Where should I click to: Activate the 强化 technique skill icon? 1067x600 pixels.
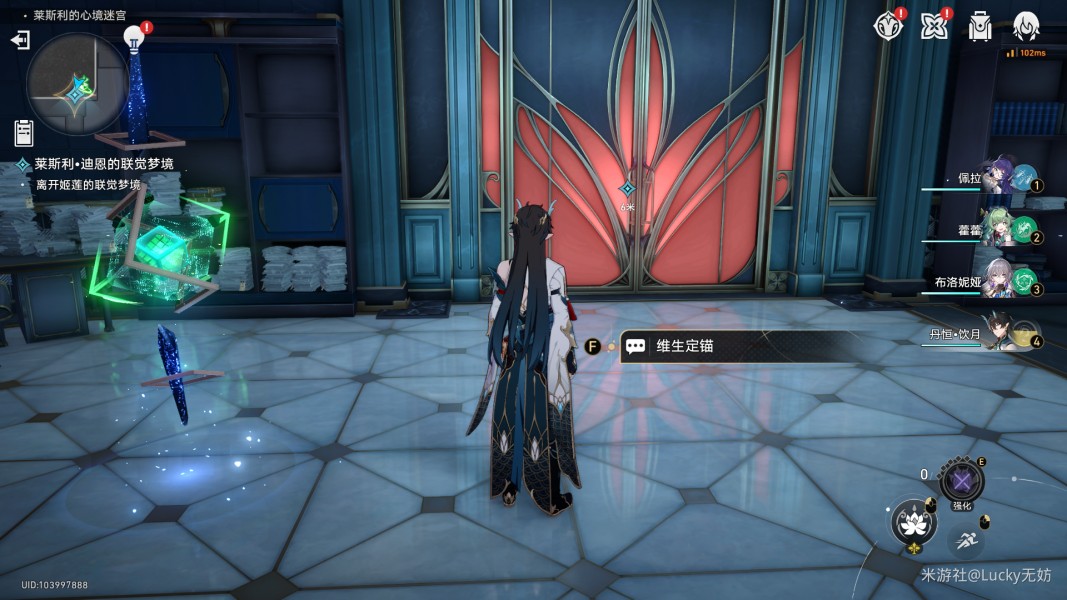(962, 482)
